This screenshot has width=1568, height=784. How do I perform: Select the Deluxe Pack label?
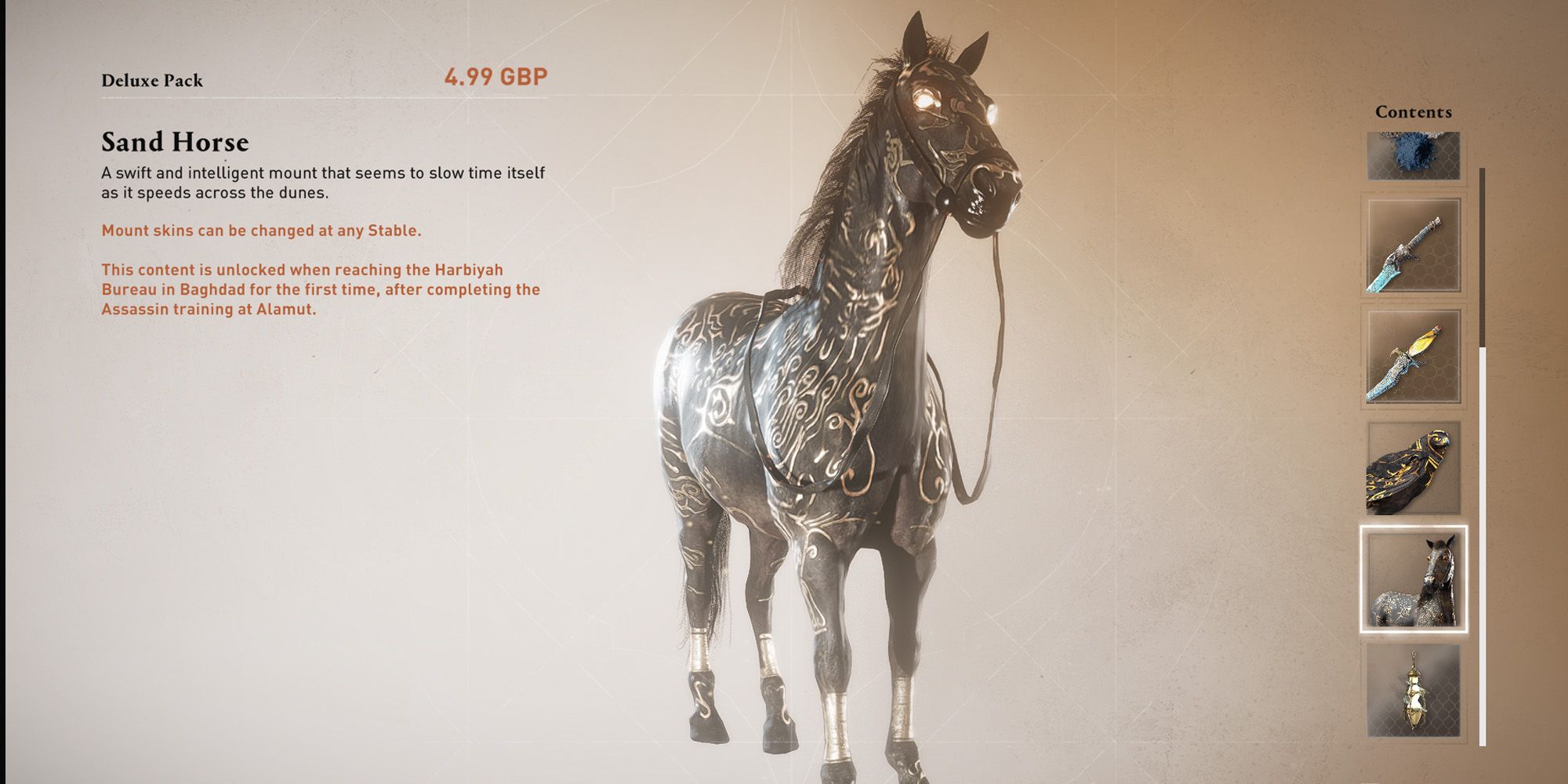tap(154, 78)
